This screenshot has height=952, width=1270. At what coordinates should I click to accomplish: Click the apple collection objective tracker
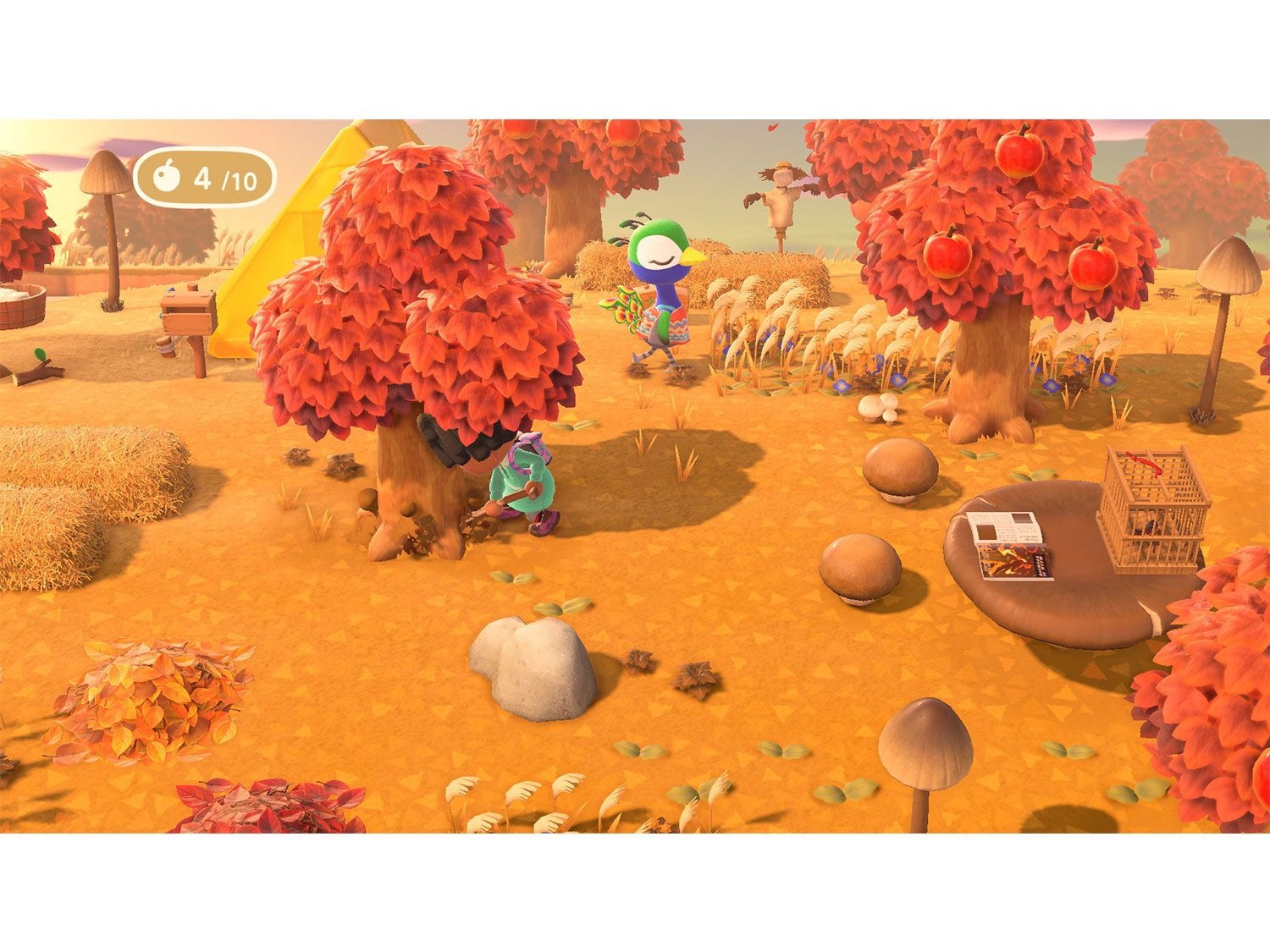point(205,178)
